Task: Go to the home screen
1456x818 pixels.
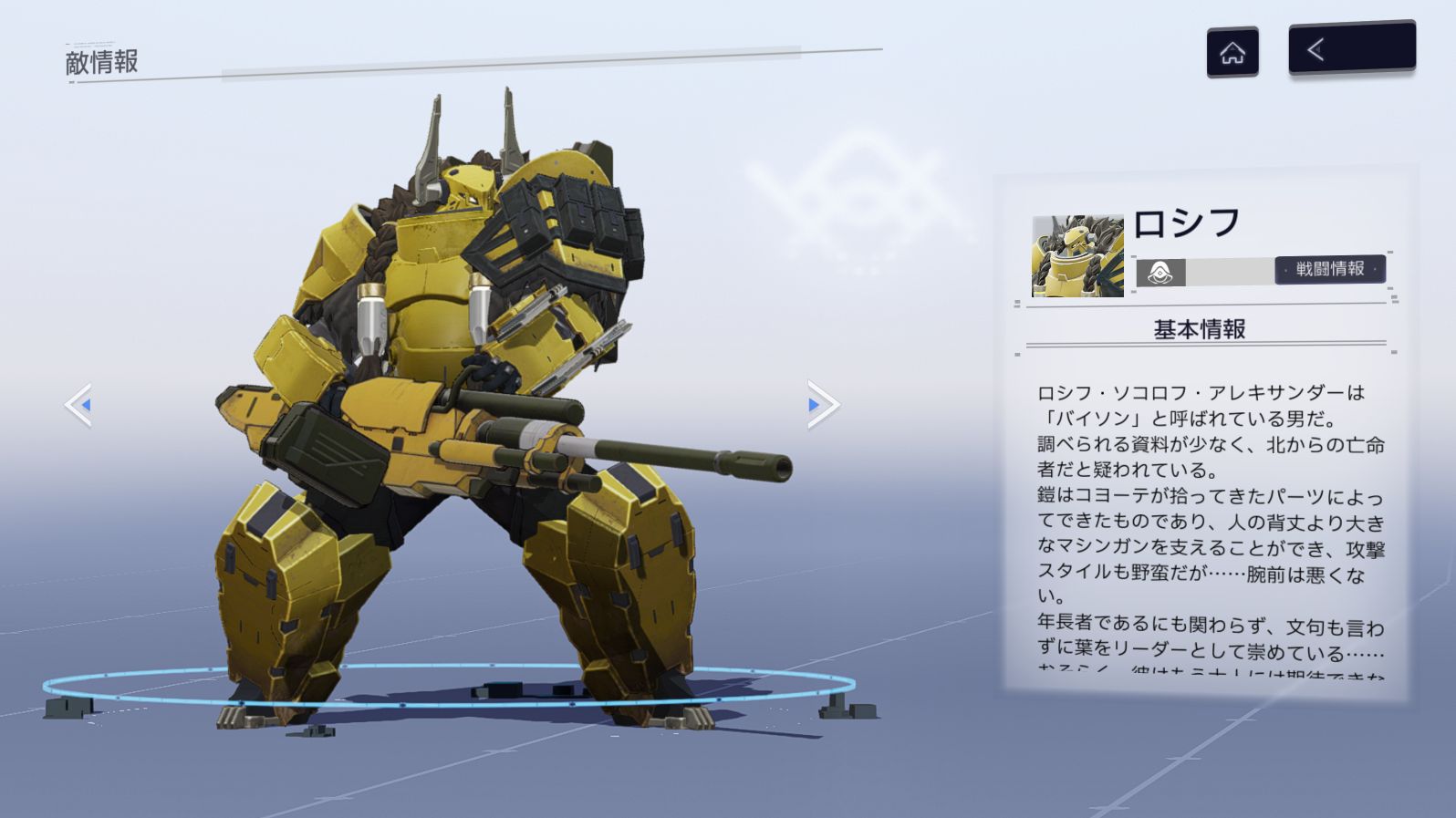Action: 1232,53
